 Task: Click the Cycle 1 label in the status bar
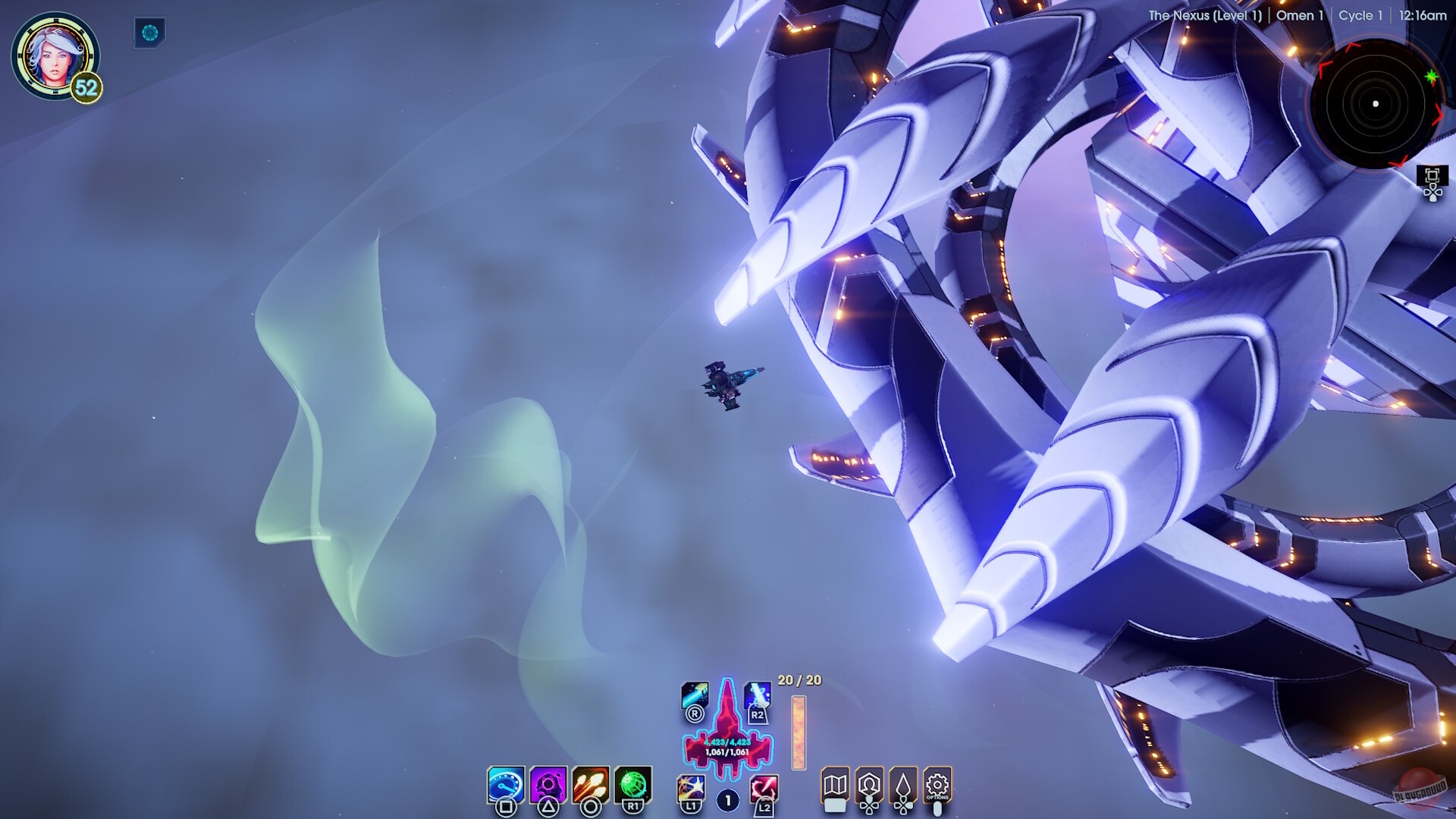[1361, 14]
